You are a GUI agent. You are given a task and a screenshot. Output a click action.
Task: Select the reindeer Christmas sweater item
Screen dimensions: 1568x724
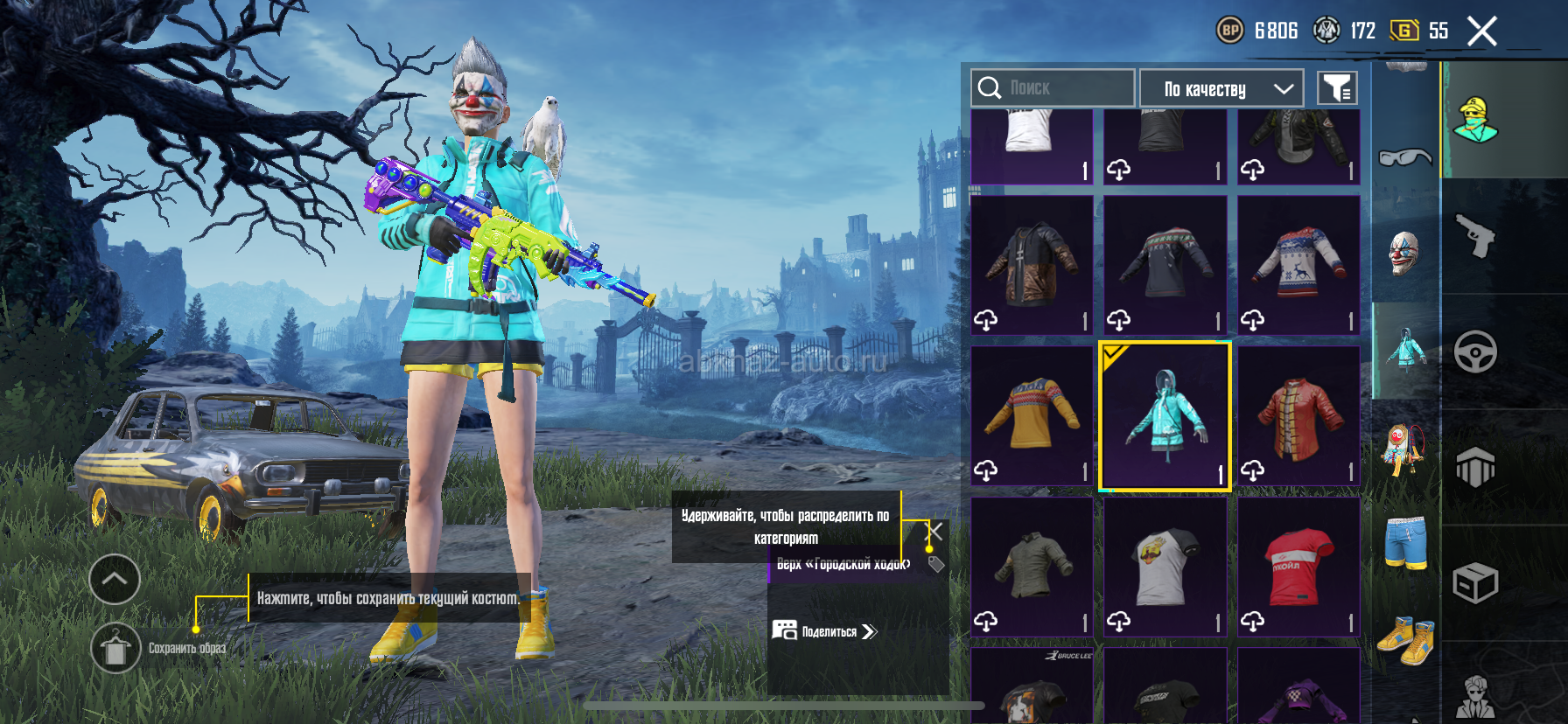click(1298, 266)
